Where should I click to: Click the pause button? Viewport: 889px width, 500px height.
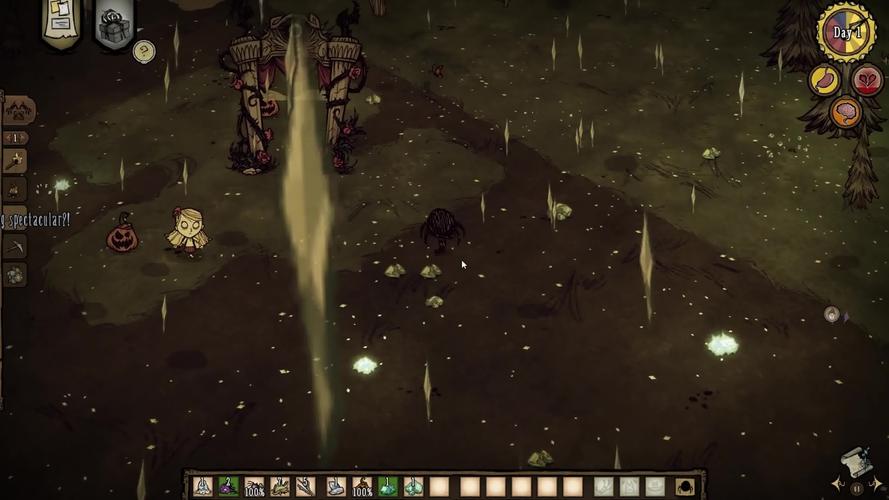(856, 490)
